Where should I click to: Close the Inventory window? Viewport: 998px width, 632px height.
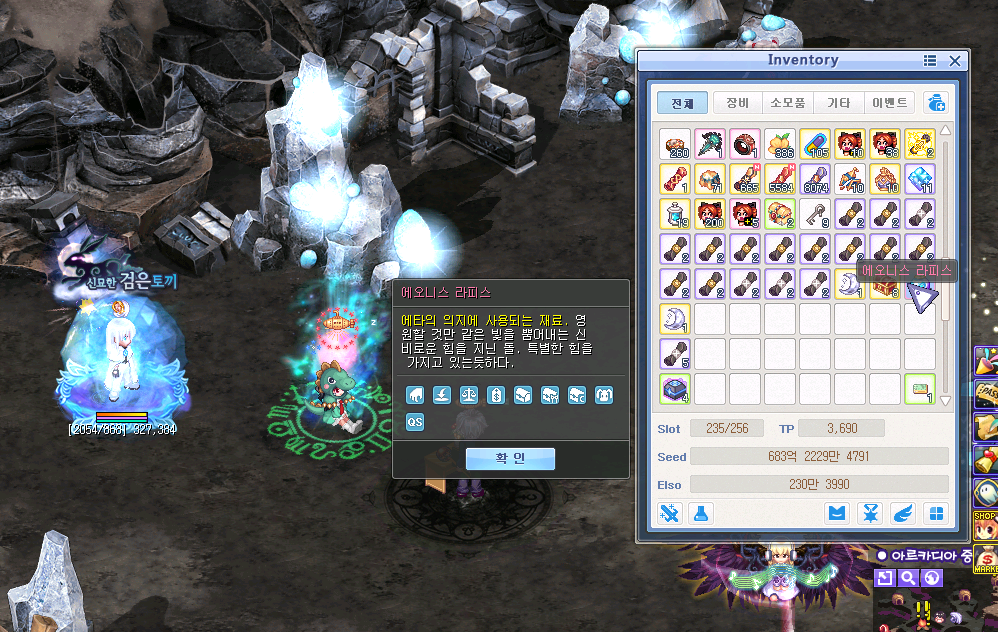coord(954,61)
